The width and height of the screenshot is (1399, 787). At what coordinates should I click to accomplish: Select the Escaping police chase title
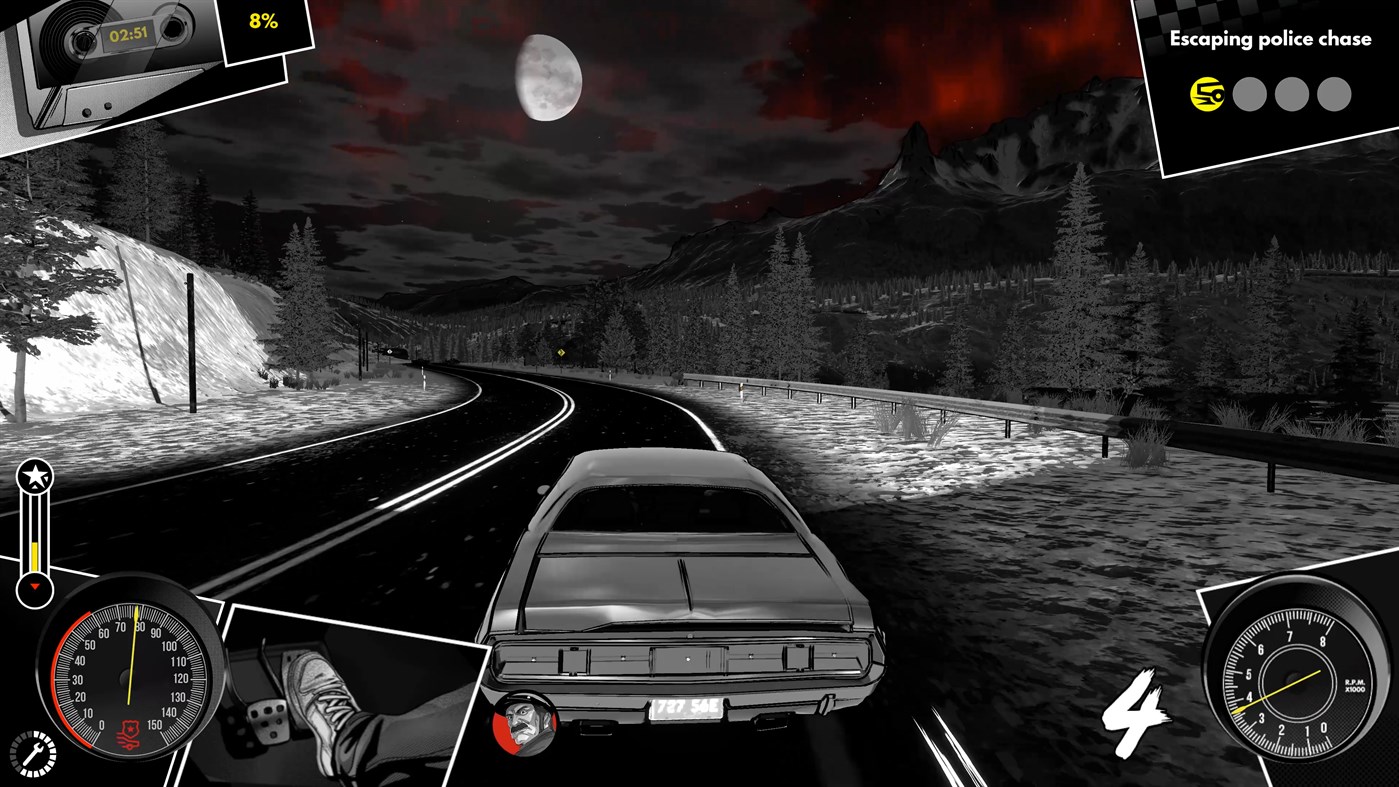(x=1270, y=38)
